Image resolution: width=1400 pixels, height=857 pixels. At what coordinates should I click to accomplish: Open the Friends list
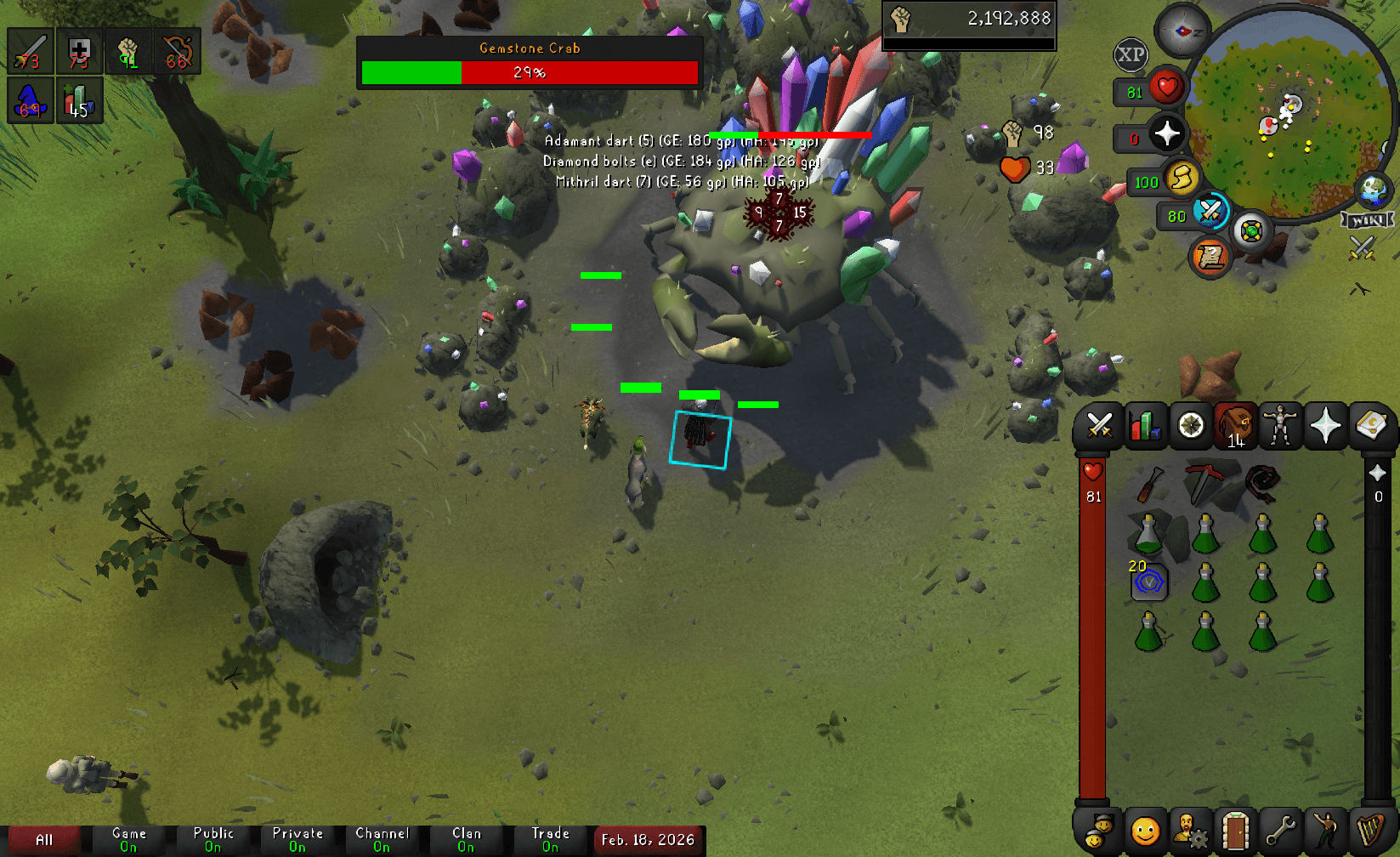click(x=1143, y=831)
